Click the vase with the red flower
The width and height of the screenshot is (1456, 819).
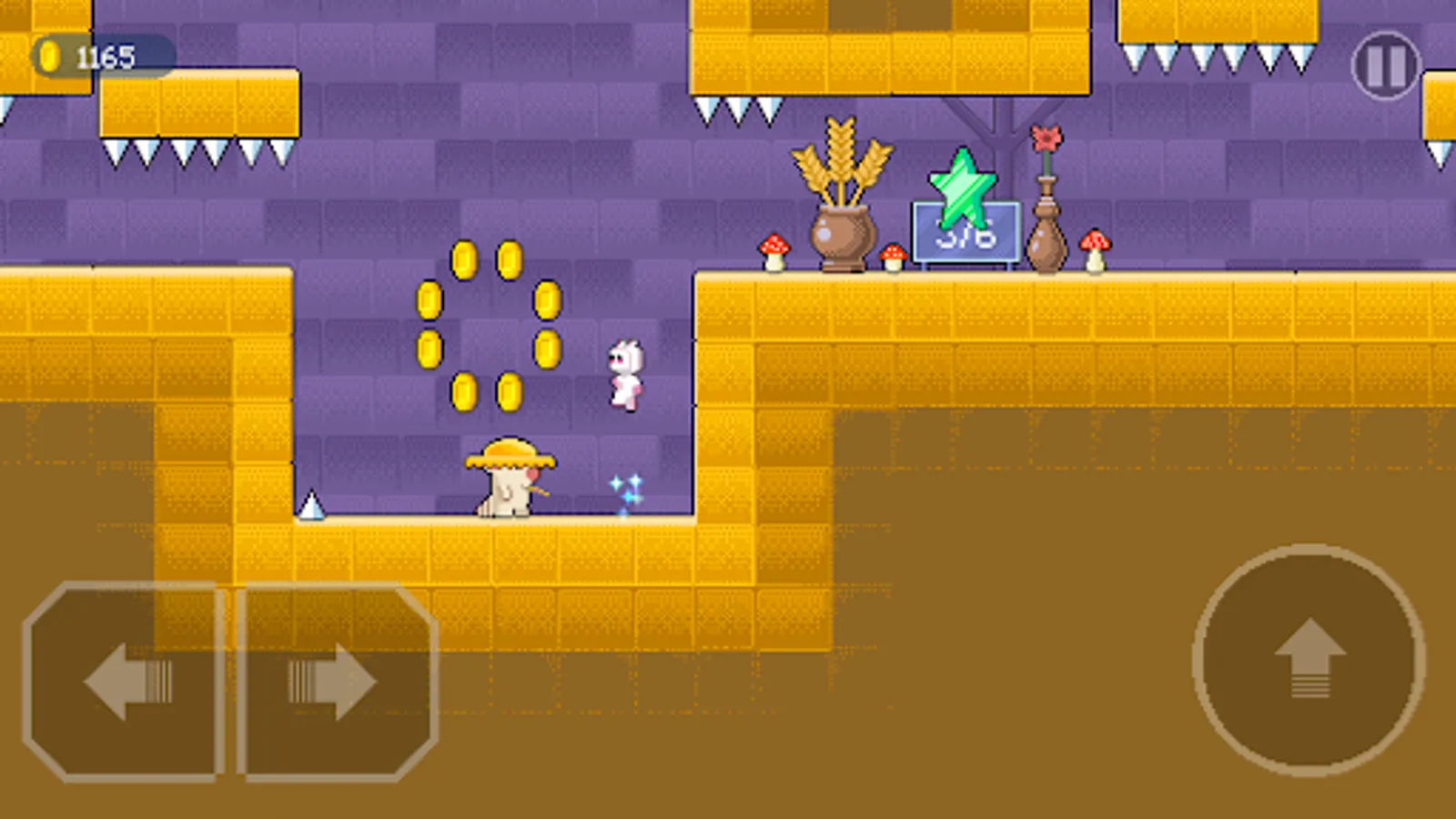(x=1046, y=237)
